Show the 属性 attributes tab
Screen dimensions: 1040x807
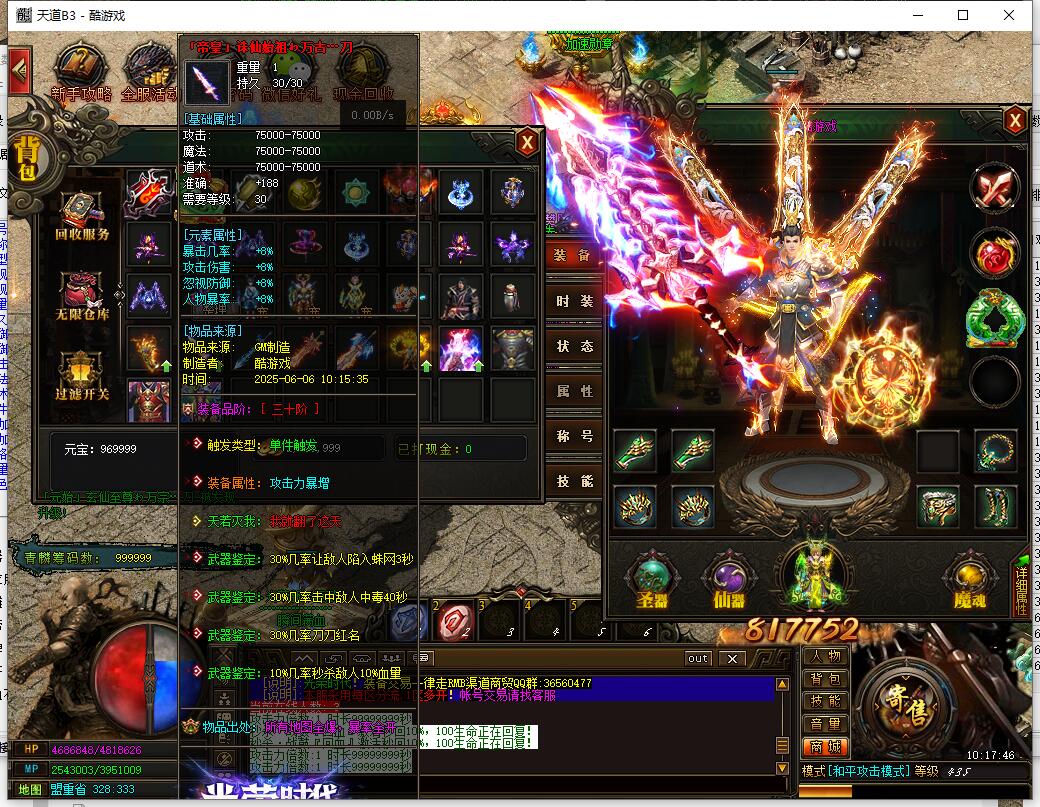(x=574, y=391)
